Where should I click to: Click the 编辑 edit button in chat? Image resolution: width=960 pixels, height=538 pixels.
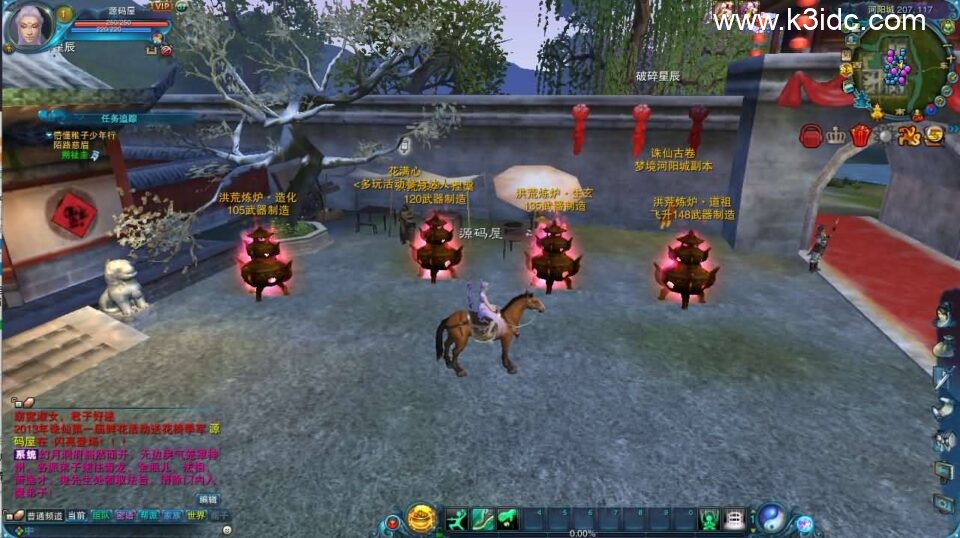pos(207,498)
